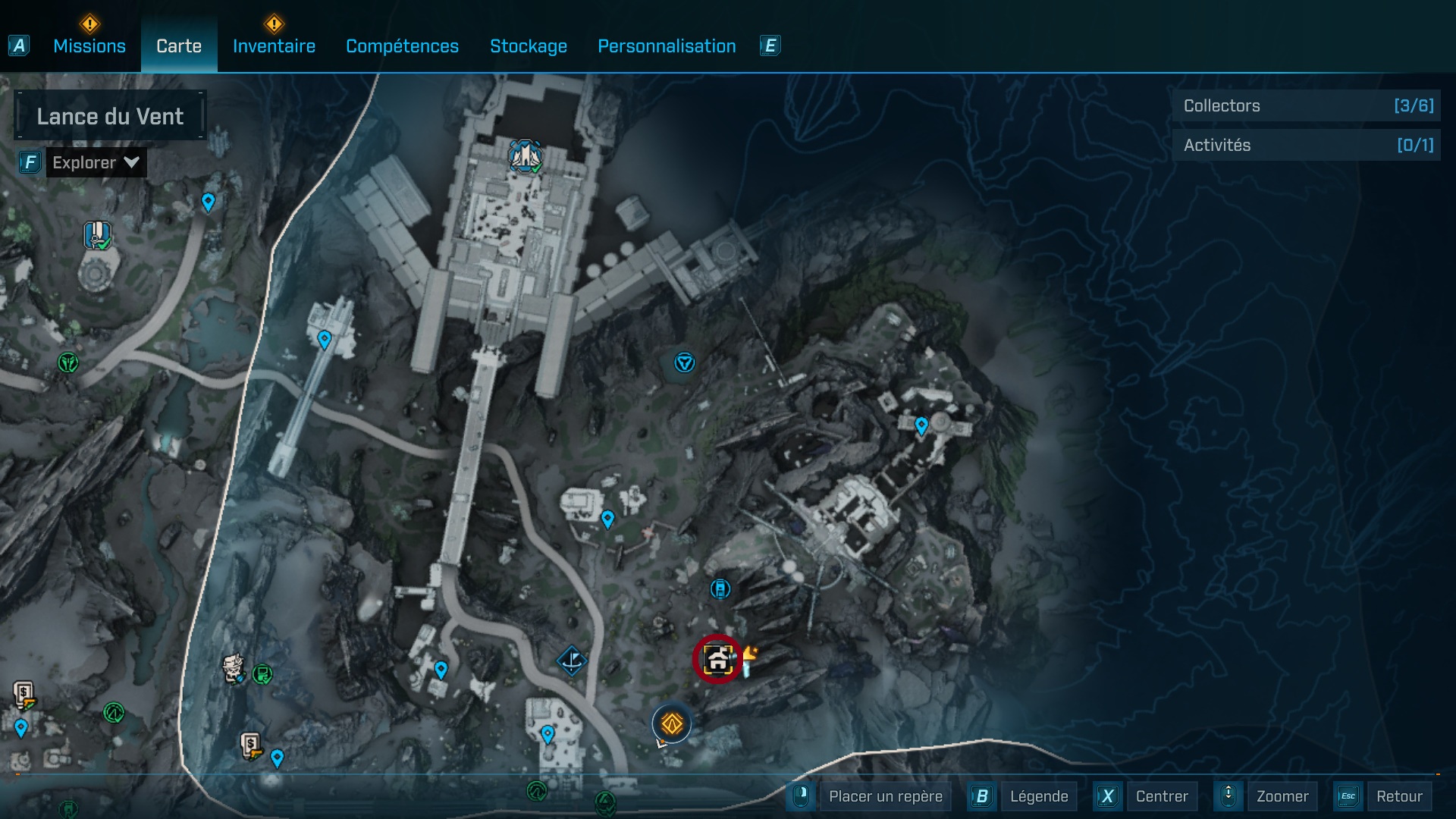Select the vendor character icon near the fuel station
Image resolution: width=1456 pixels, height=819 pixels.
234,670
